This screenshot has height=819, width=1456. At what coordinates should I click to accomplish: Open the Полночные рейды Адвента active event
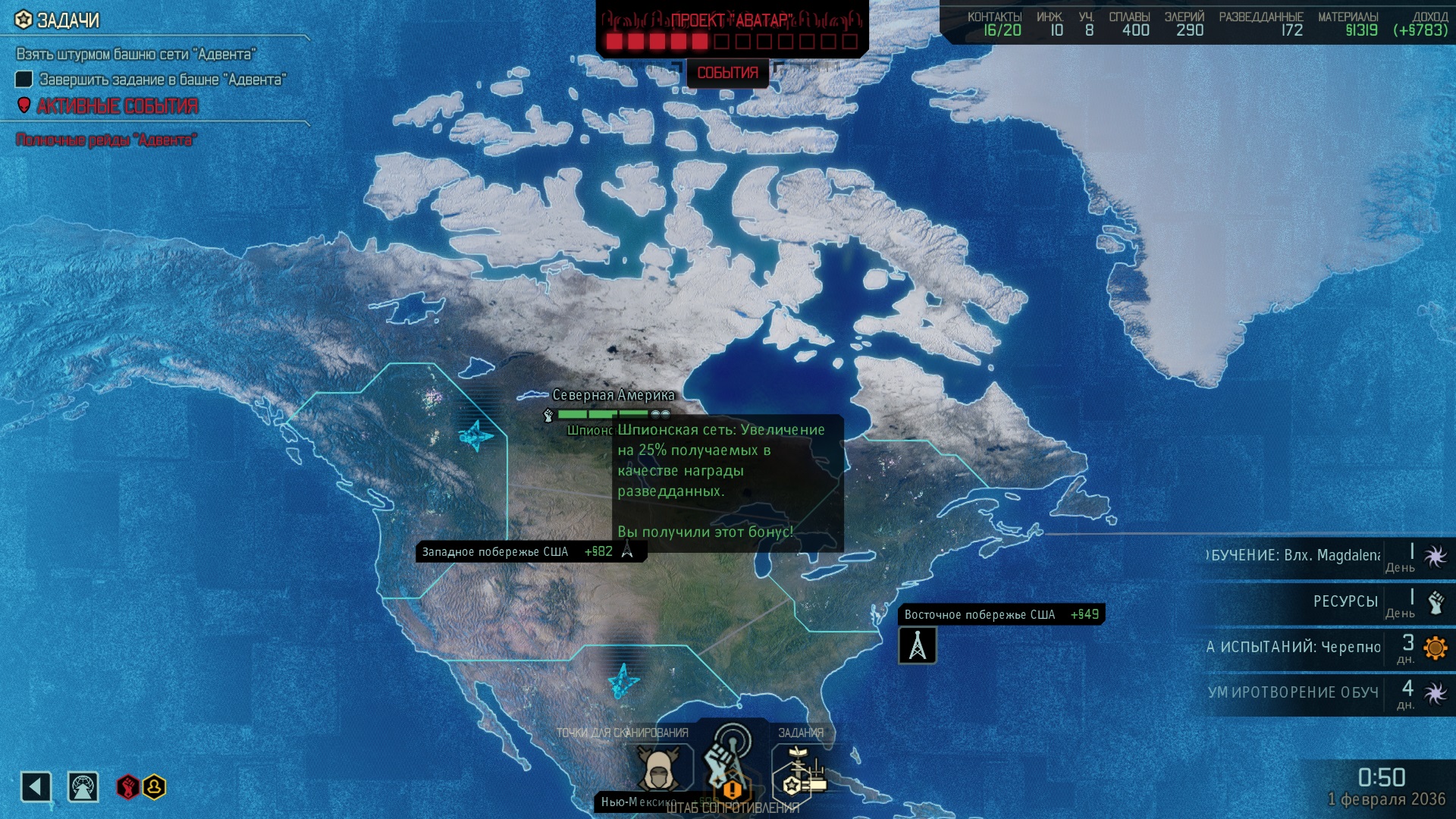point(106,140)
